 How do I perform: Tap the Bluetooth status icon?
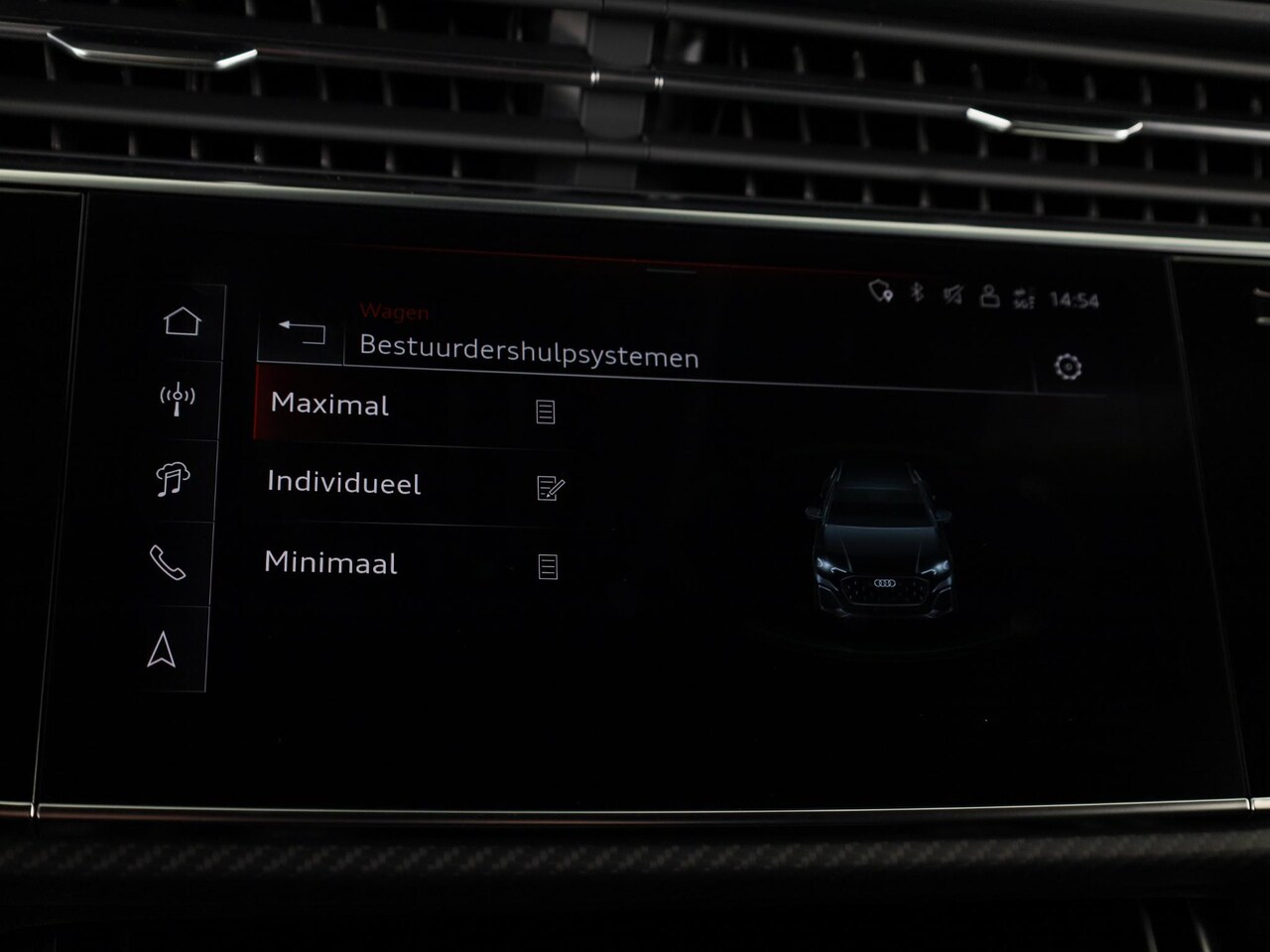918,293
